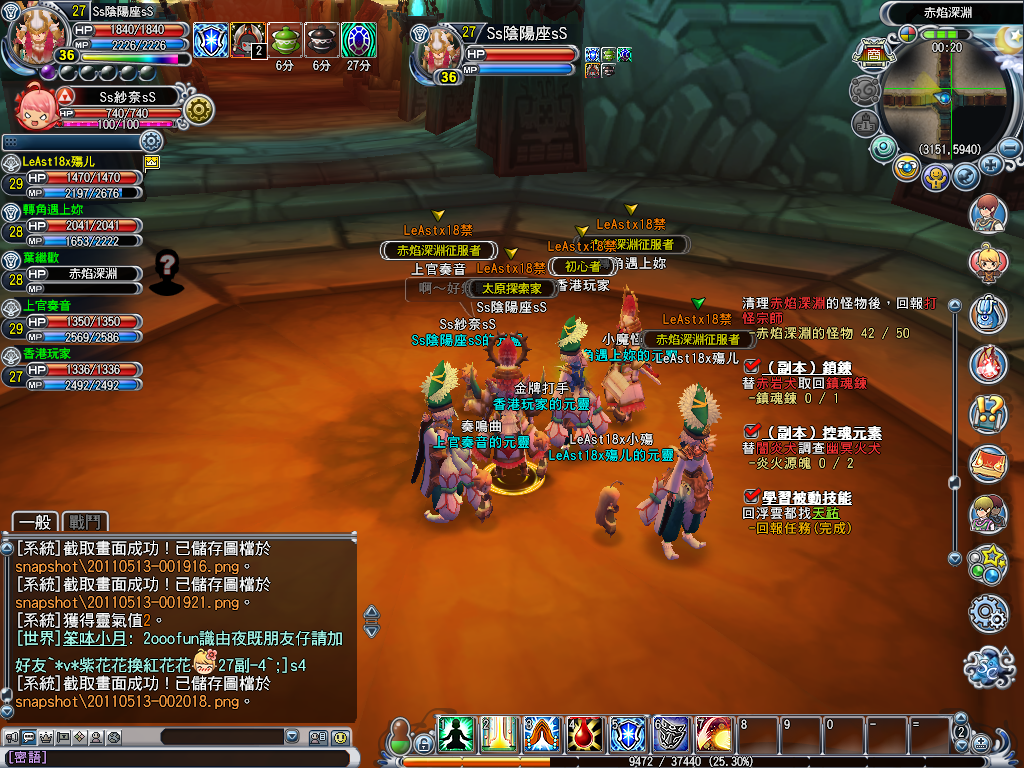Open the 商 shop icon beside minimap
Viewport: 1024px width, 768px height.
873,55
